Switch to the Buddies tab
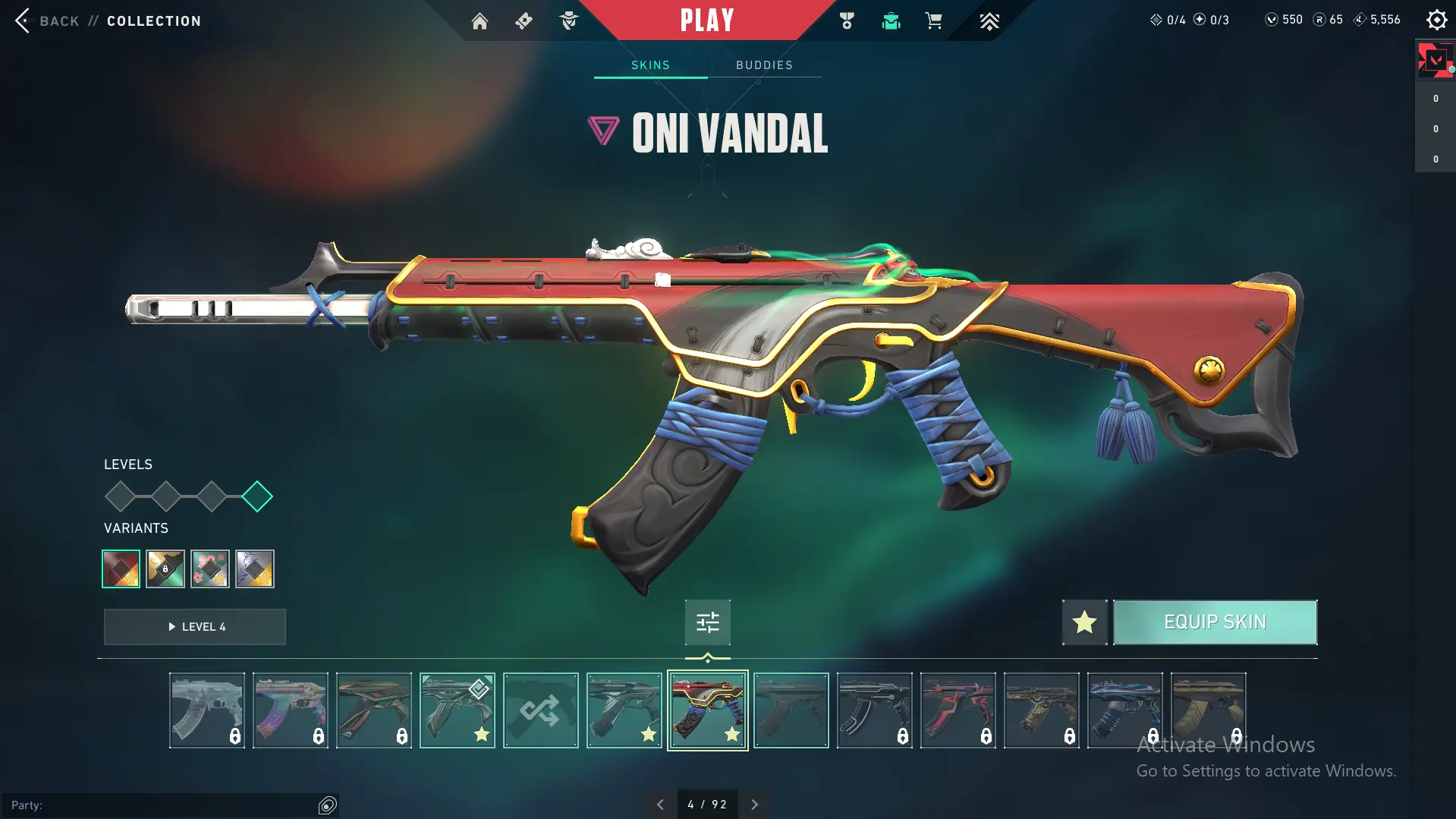 pyautogui.click(x=764, y=65)
